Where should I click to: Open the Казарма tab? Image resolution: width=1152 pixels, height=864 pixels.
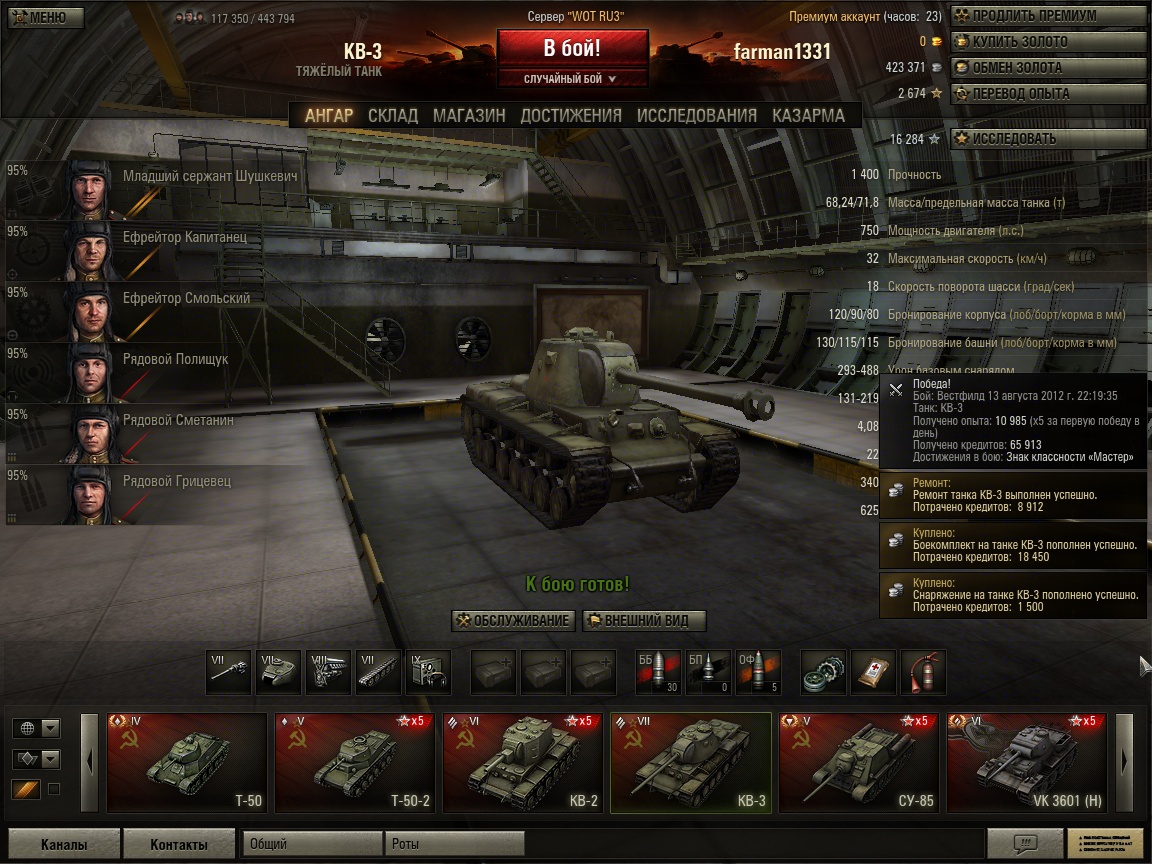coord(808,115)
